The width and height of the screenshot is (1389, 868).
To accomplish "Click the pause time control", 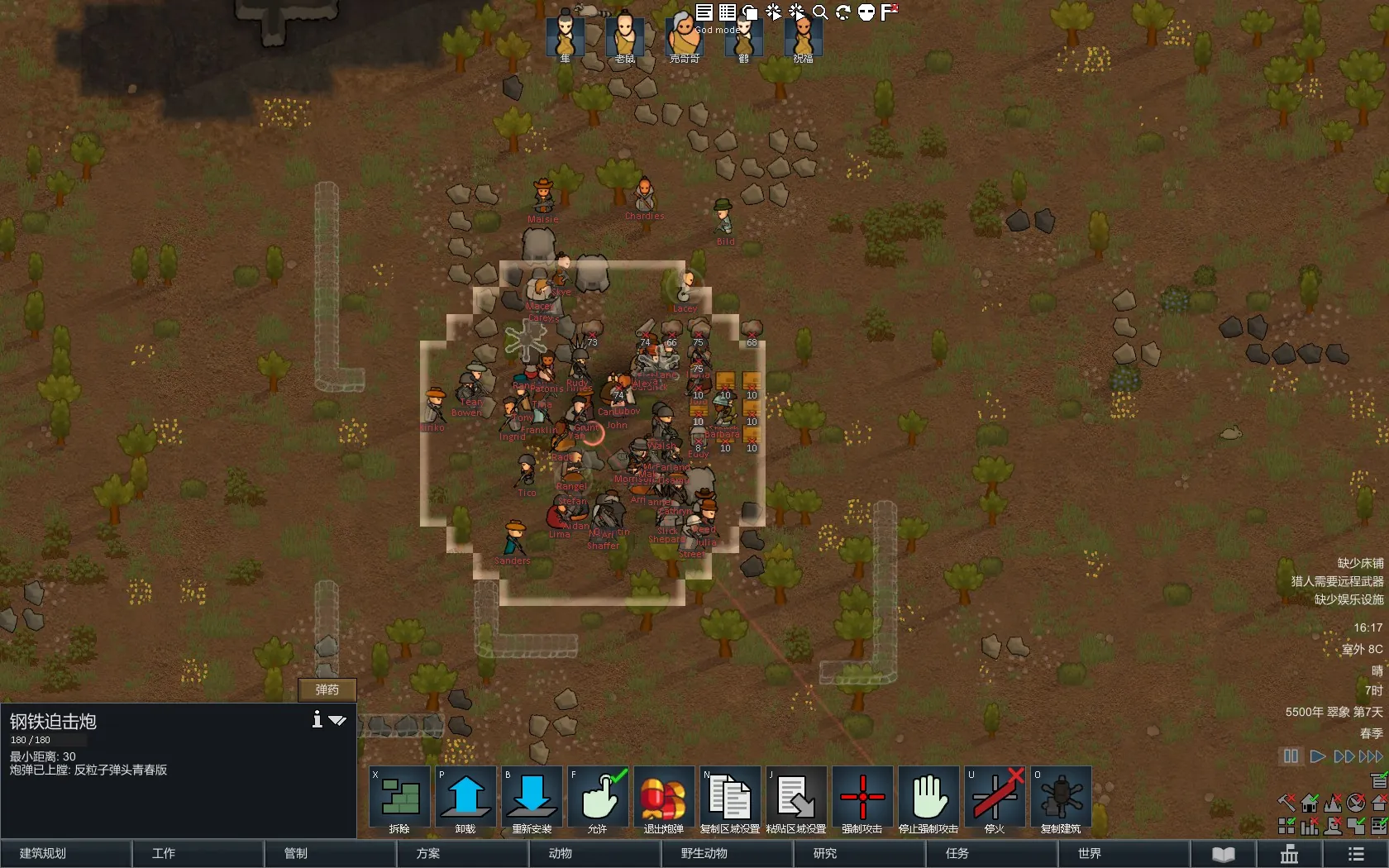I will click(1291, 756).
